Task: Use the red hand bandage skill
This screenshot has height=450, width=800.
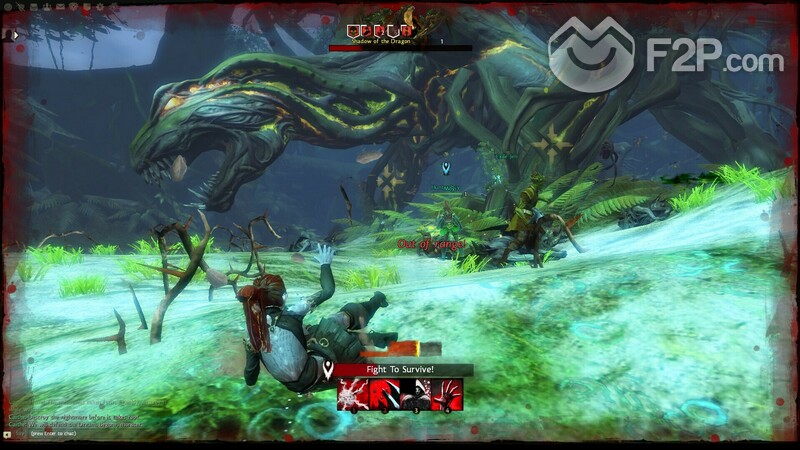Action: (447, 395)
